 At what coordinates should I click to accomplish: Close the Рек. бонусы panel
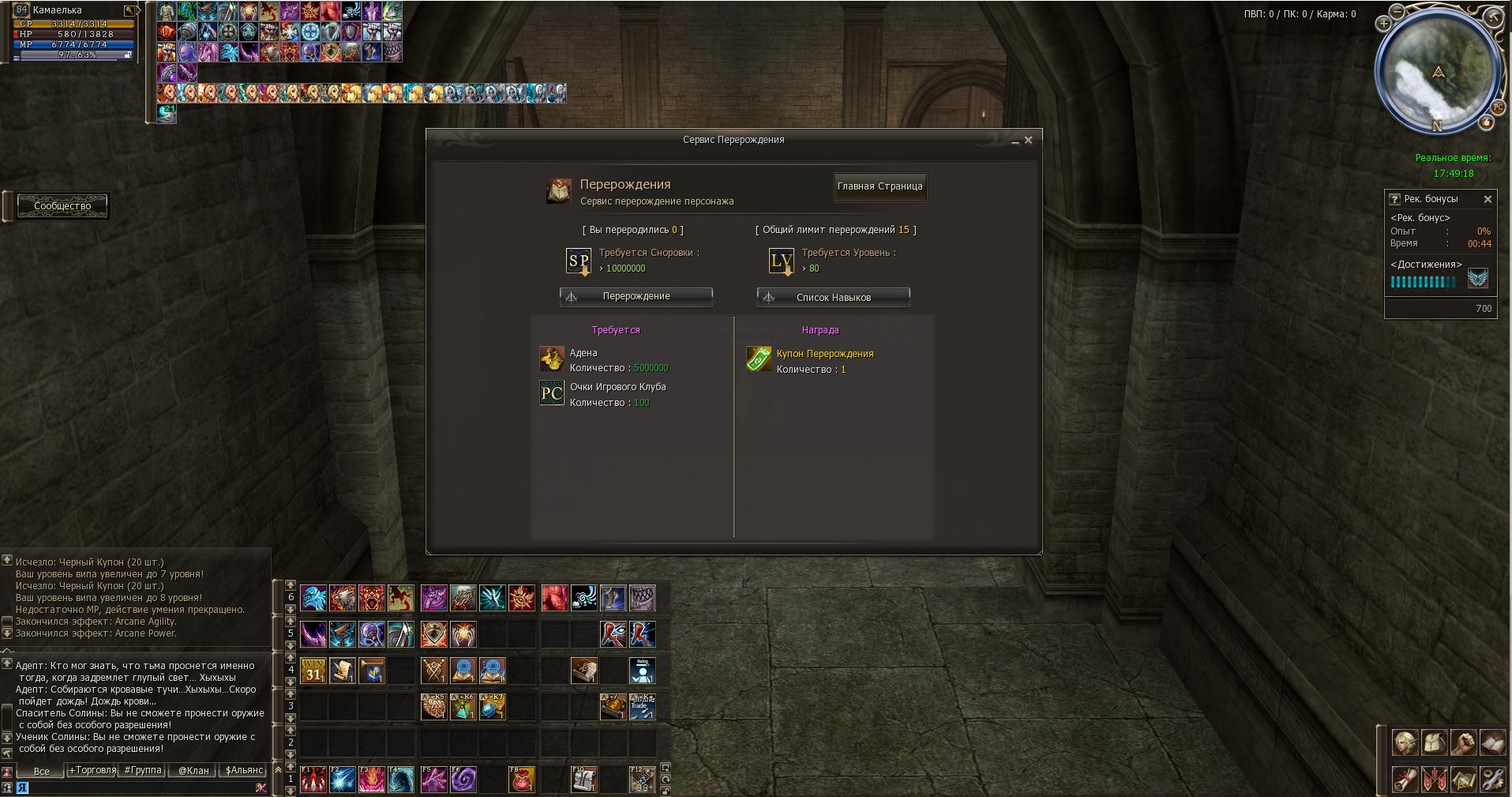coord(1488,199)
